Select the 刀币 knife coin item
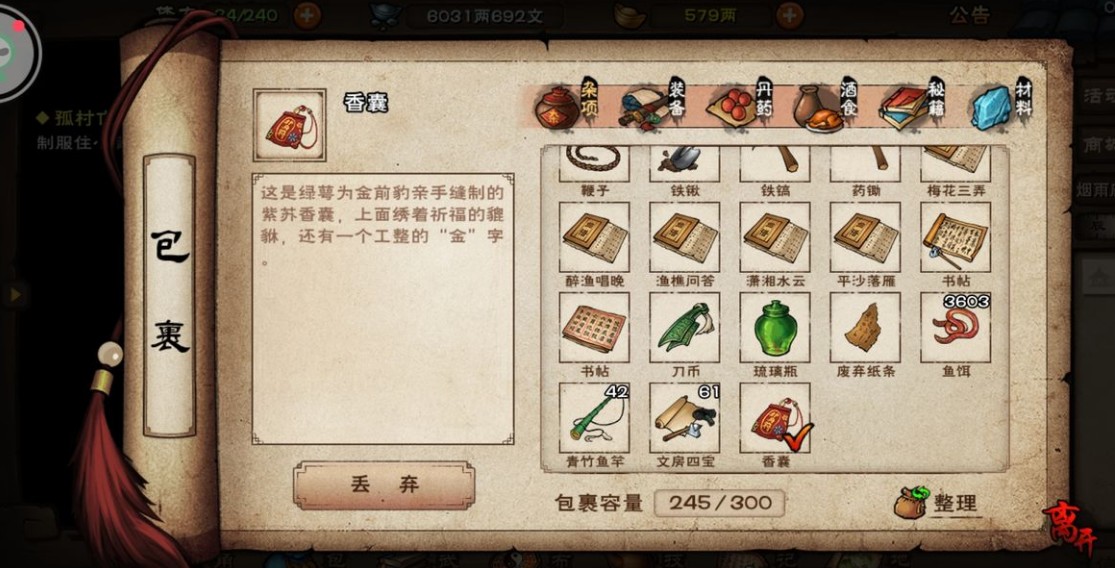Screen dimensions: 1115x568 pos(684,328)
